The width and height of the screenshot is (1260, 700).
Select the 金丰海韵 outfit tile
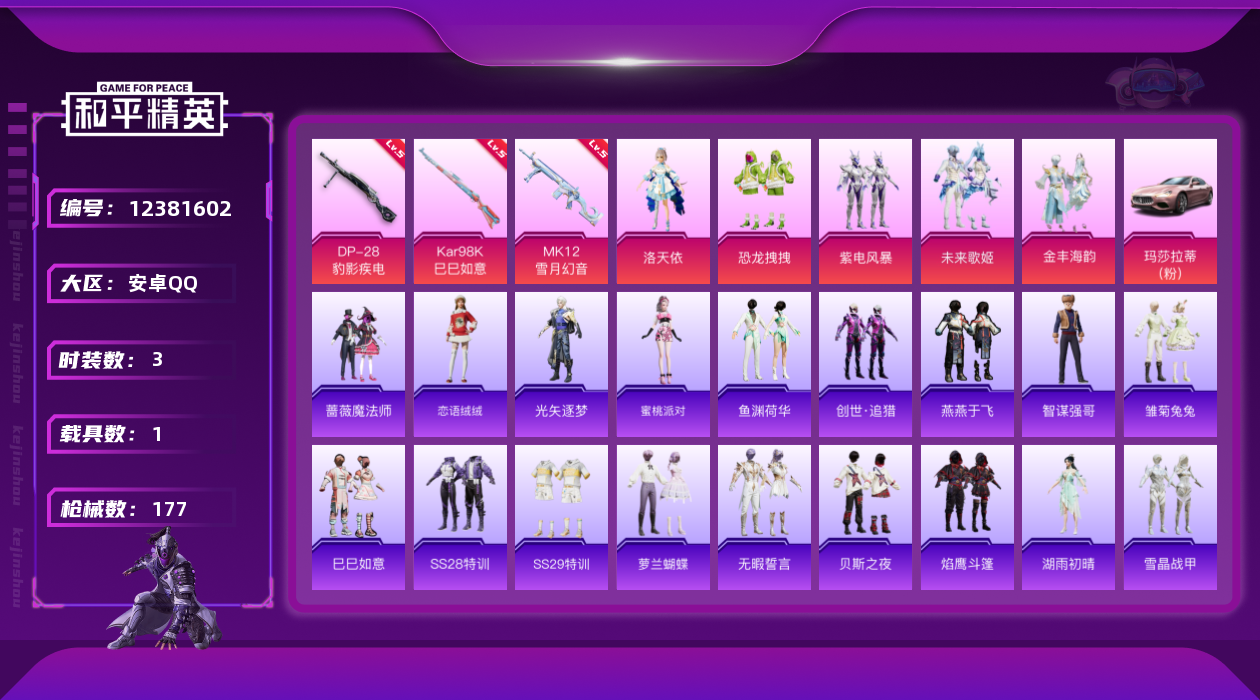1068,211
